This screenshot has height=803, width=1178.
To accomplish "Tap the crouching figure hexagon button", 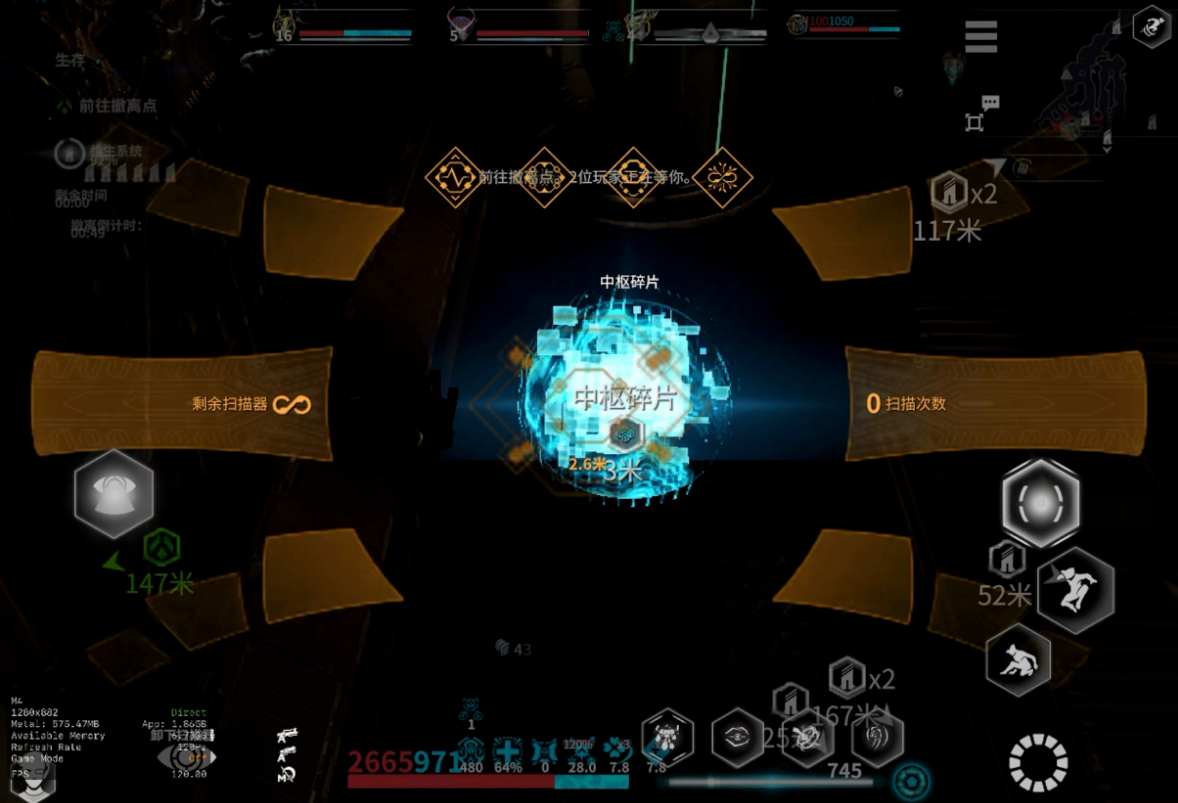I will click(x=1018, y=659).
